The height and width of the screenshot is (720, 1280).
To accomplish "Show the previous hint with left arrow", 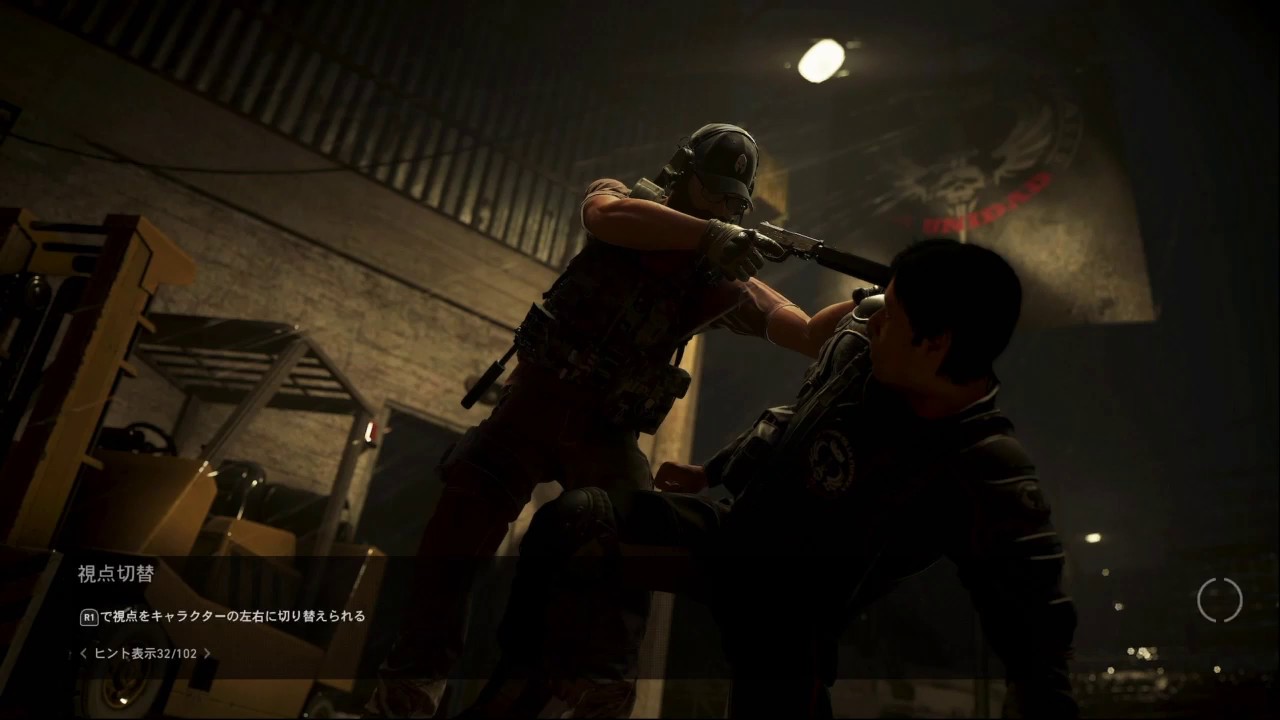I will [x=84, y=654].
